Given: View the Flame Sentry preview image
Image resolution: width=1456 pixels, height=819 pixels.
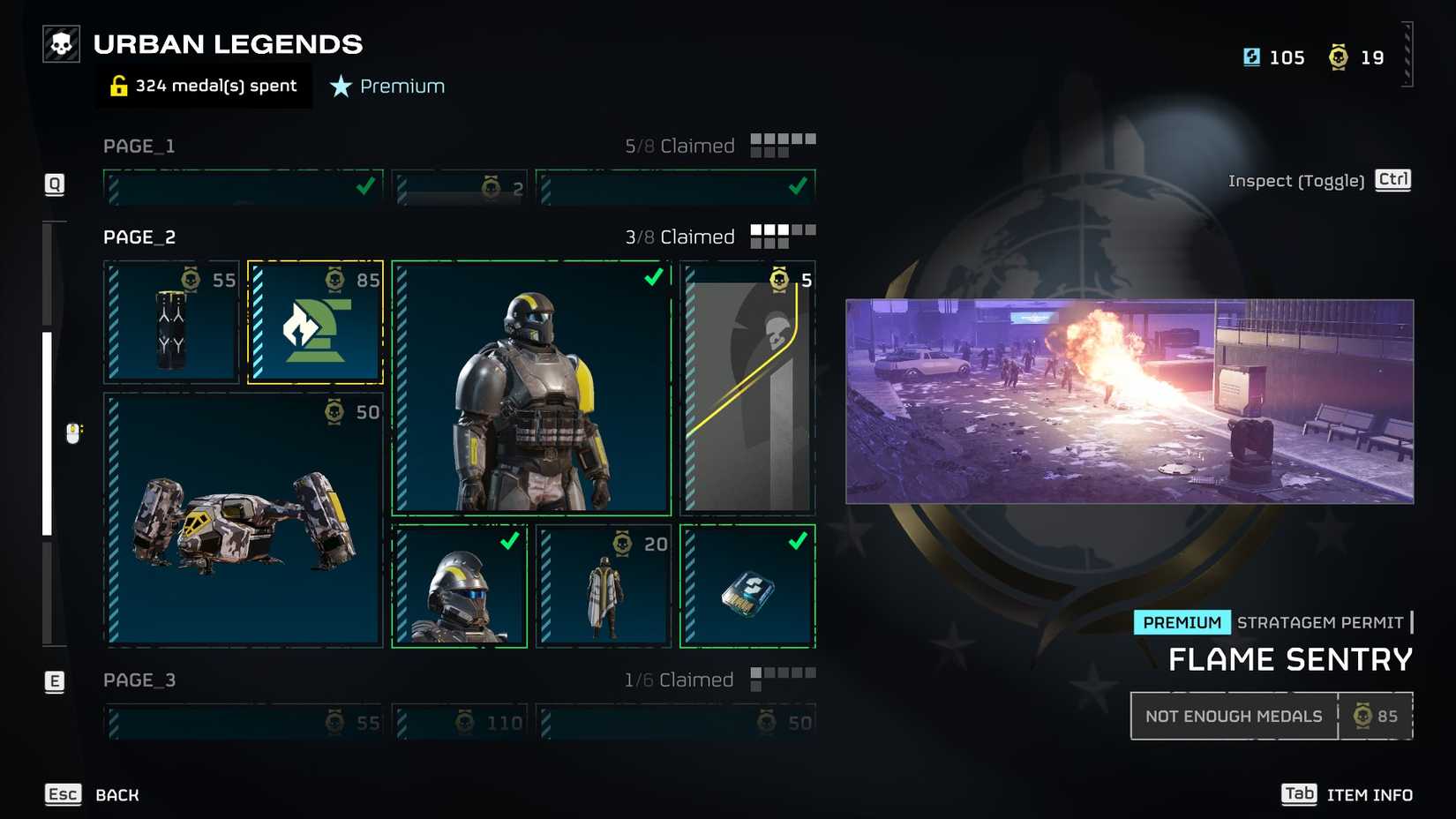Looking at the screenshot, I should pyautogui.click(x=1130, y=402).
